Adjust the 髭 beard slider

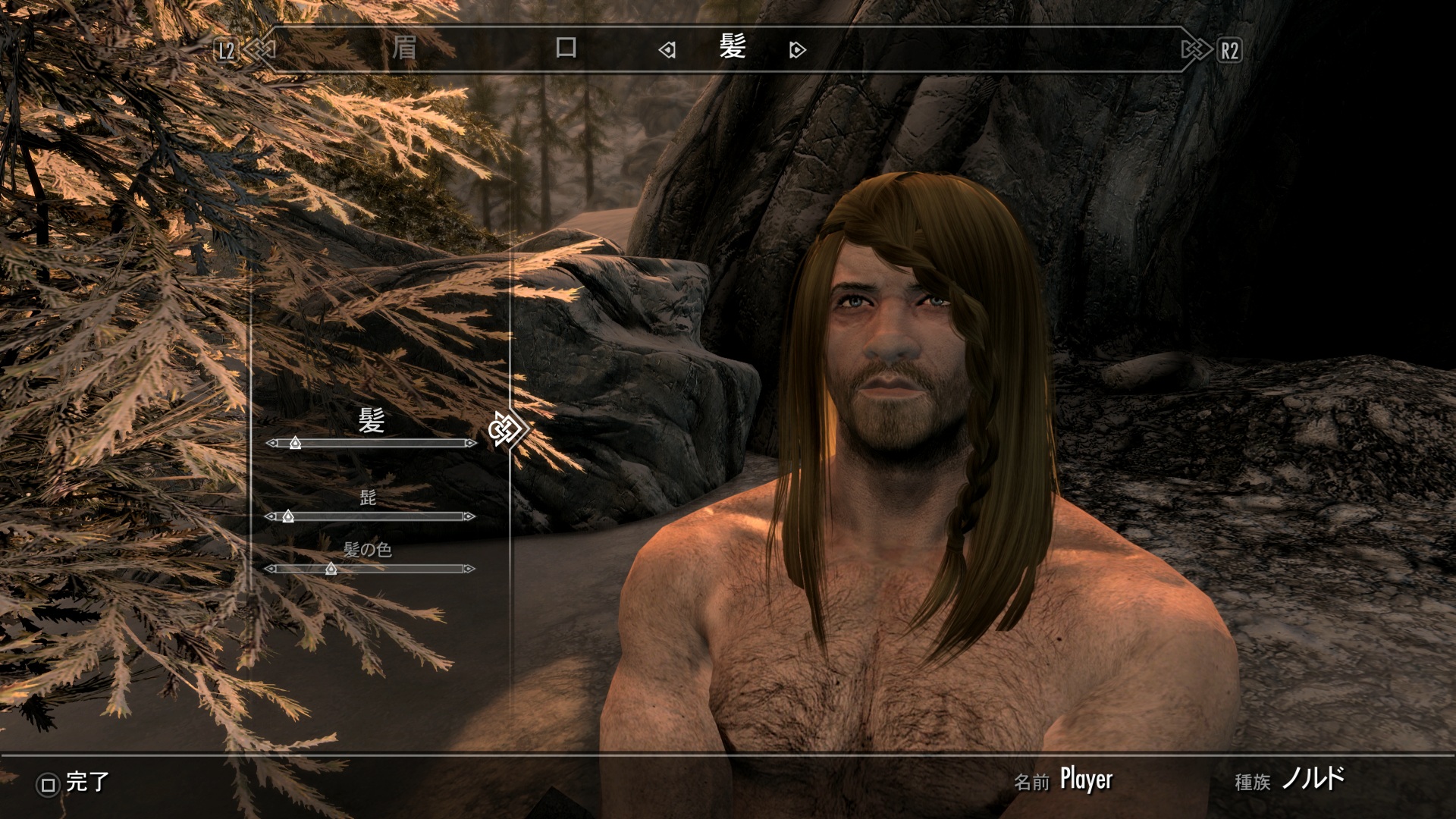[287, 516]
